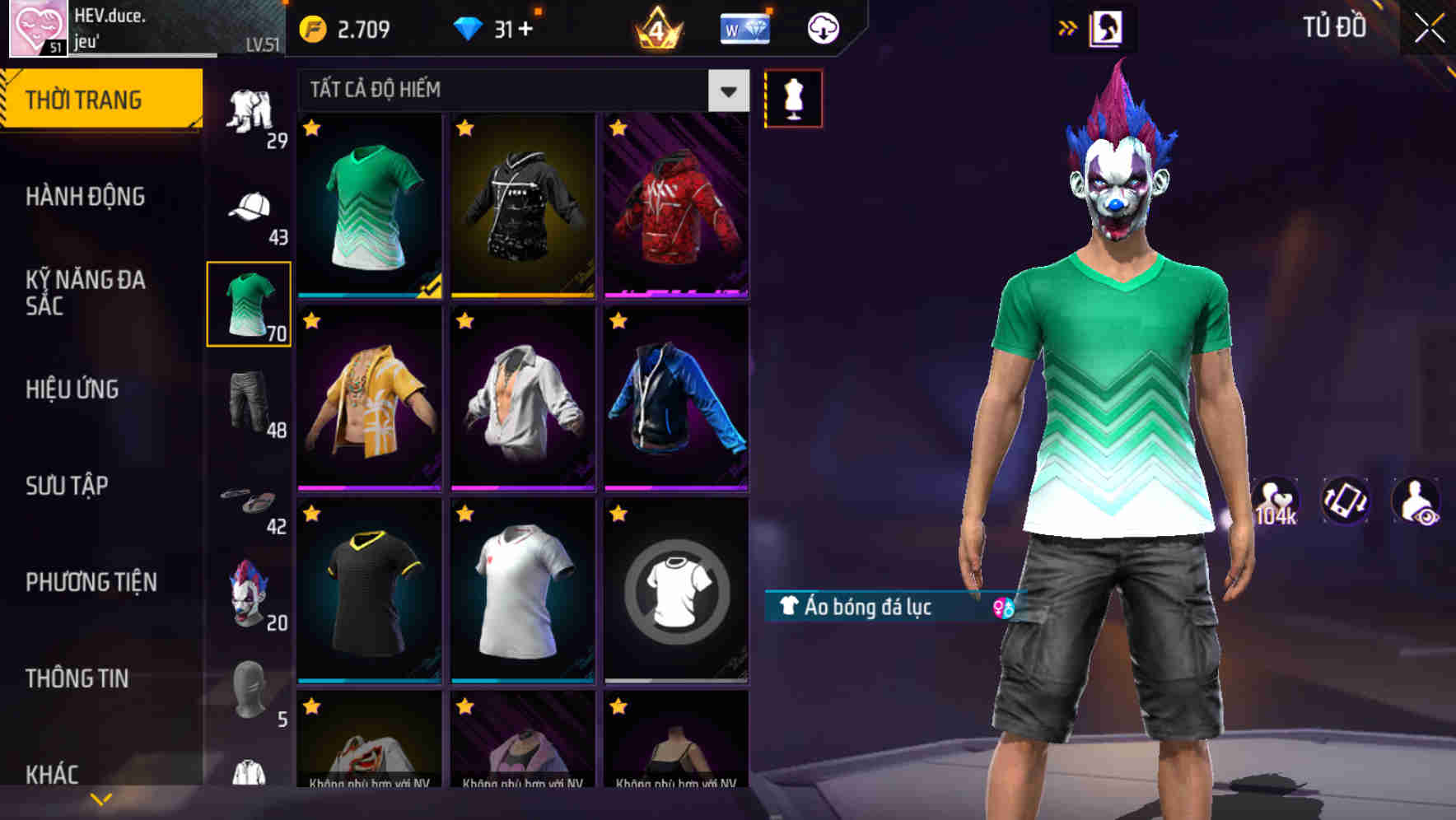The width and height of the screenshot is (1456, 820).
Task: Collapse the wardrobe panel with the double-arrow toggle
Action: click(1067, 27)
